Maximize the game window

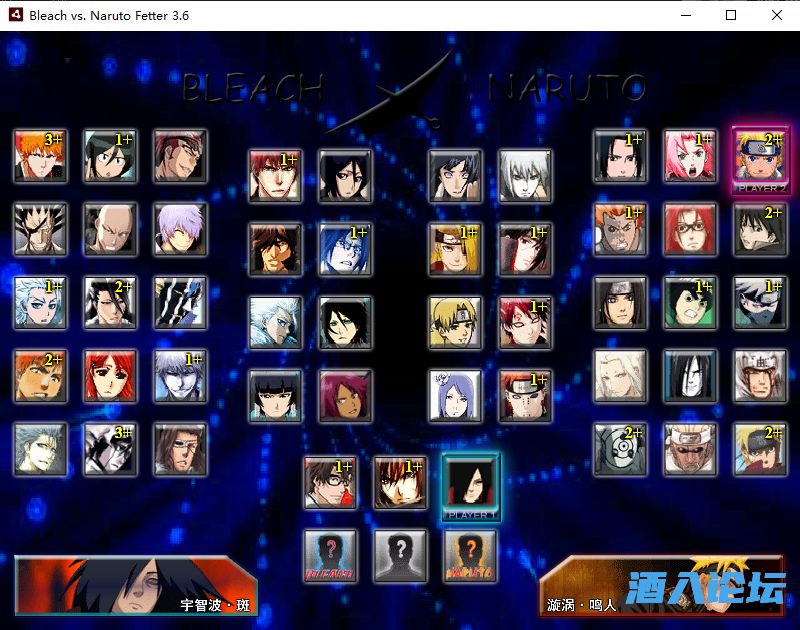point(731,15)
